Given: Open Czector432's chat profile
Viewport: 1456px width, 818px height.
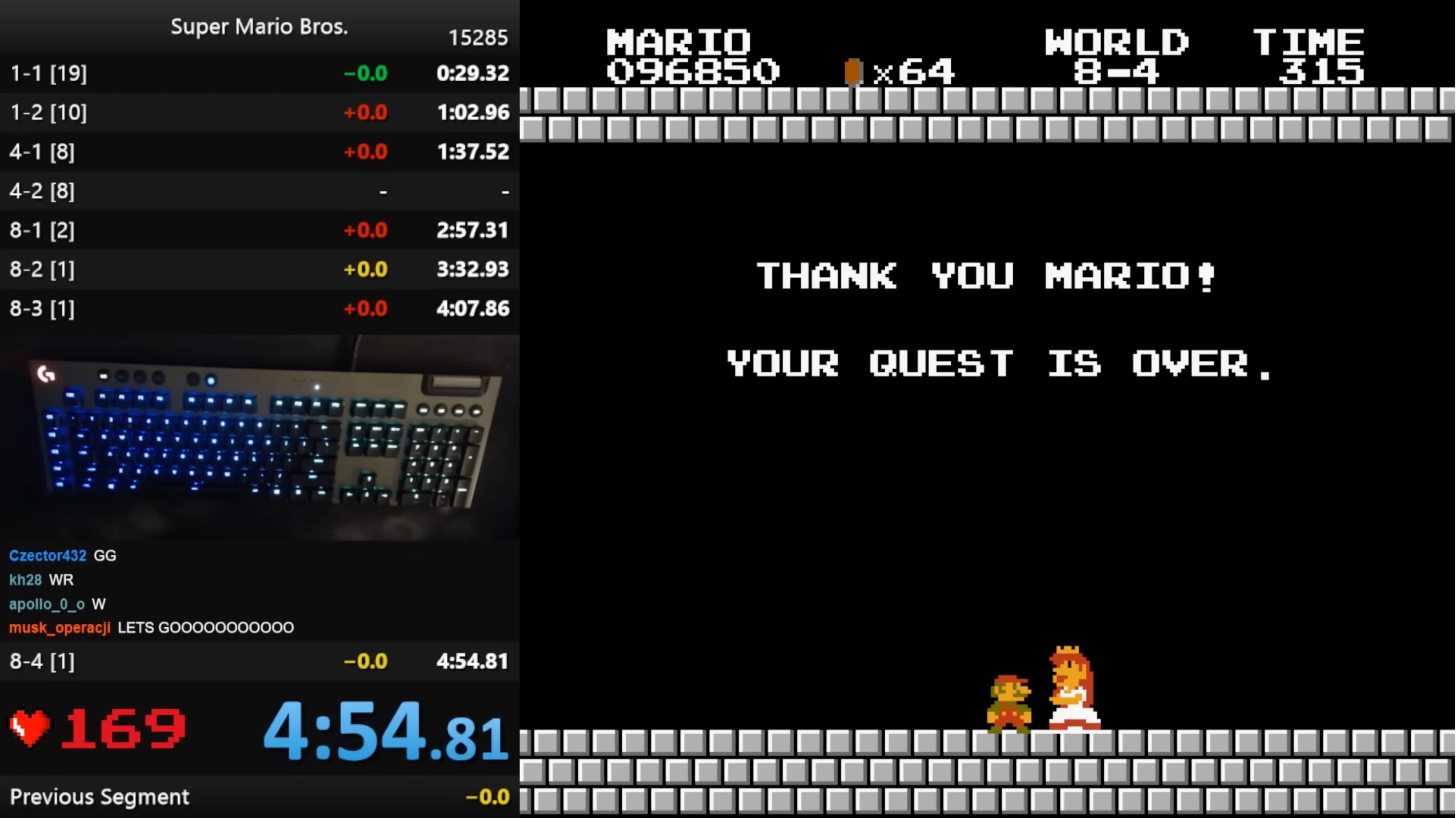Looking at the screenshot, I should [47, 555].
